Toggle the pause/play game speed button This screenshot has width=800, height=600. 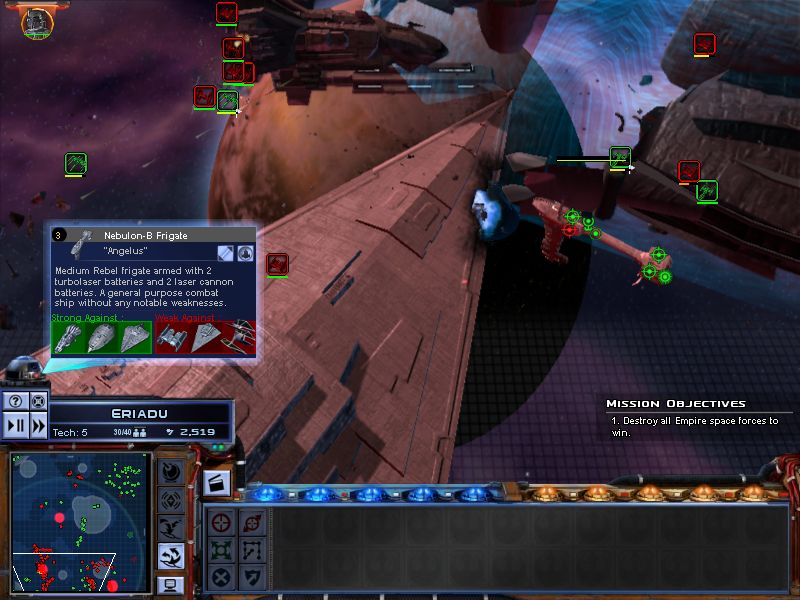tap(15, 424)
